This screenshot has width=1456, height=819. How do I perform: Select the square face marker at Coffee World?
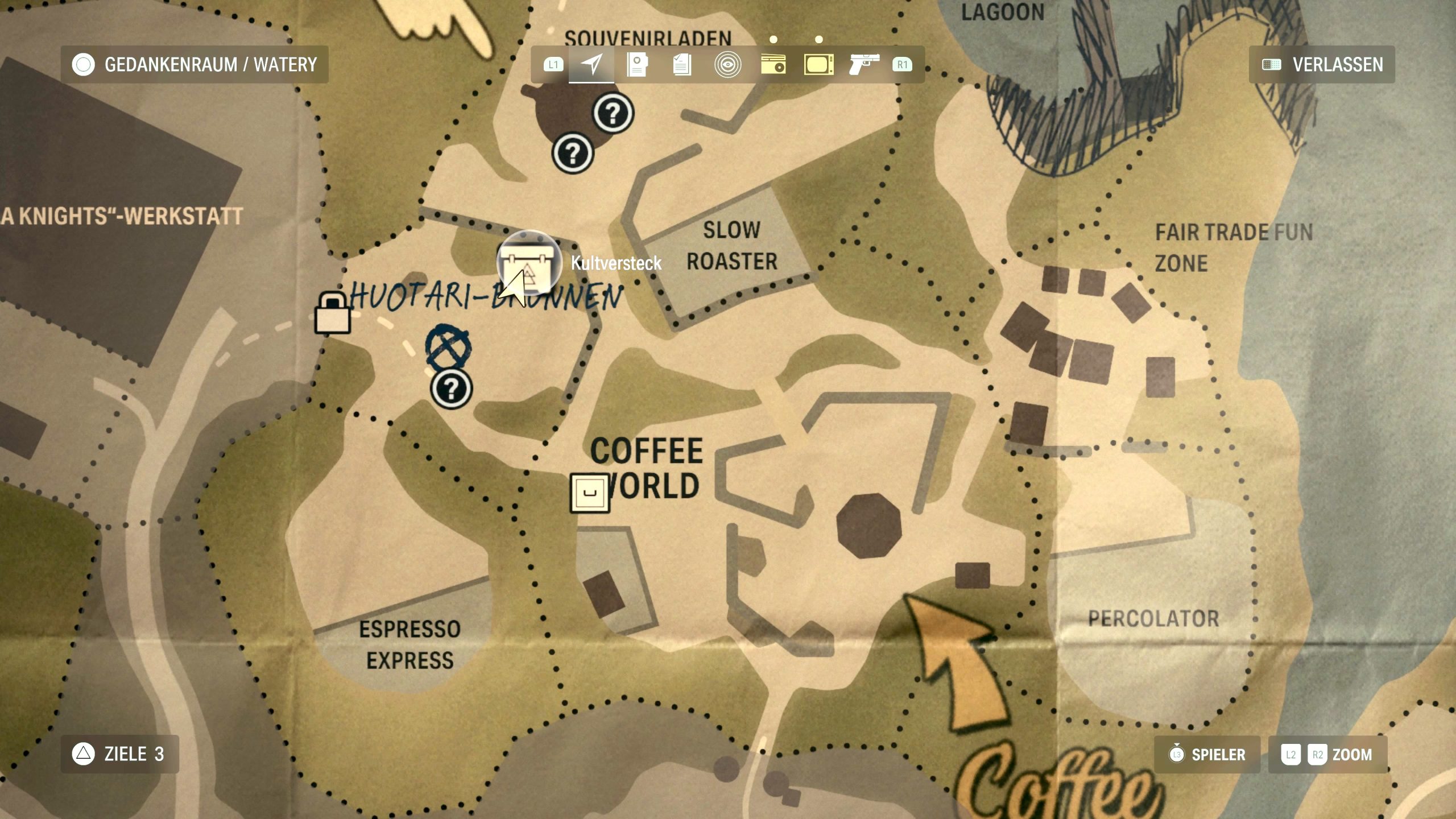pos(590,493)
